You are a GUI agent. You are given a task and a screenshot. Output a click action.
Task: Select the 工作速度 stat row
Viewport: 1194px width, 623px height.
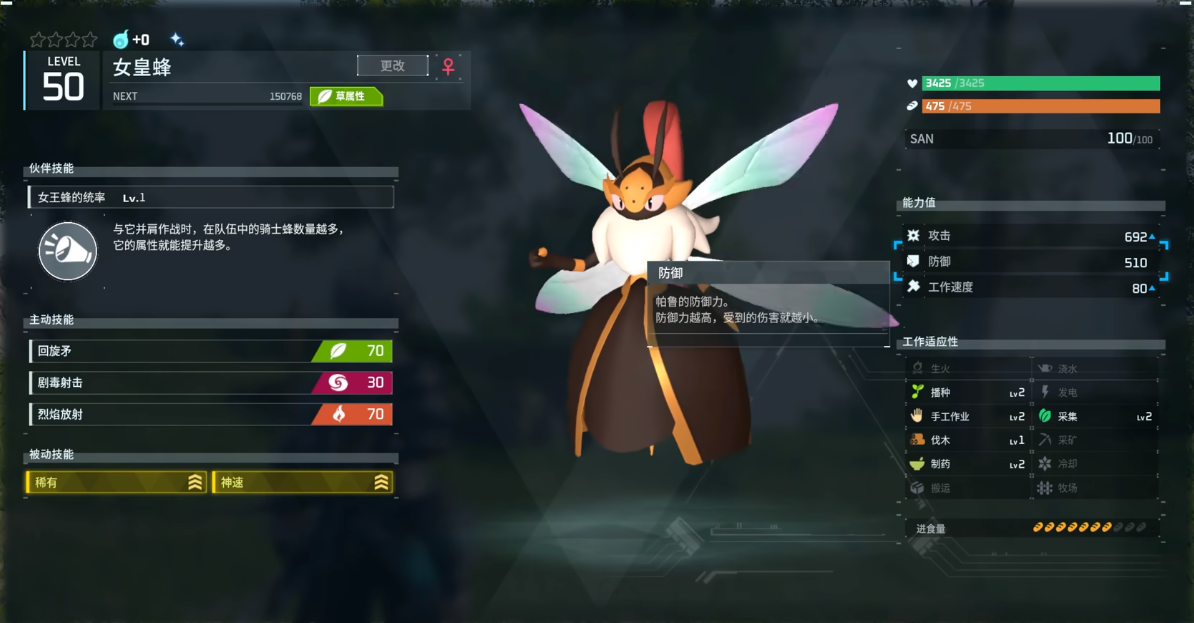1032,288
